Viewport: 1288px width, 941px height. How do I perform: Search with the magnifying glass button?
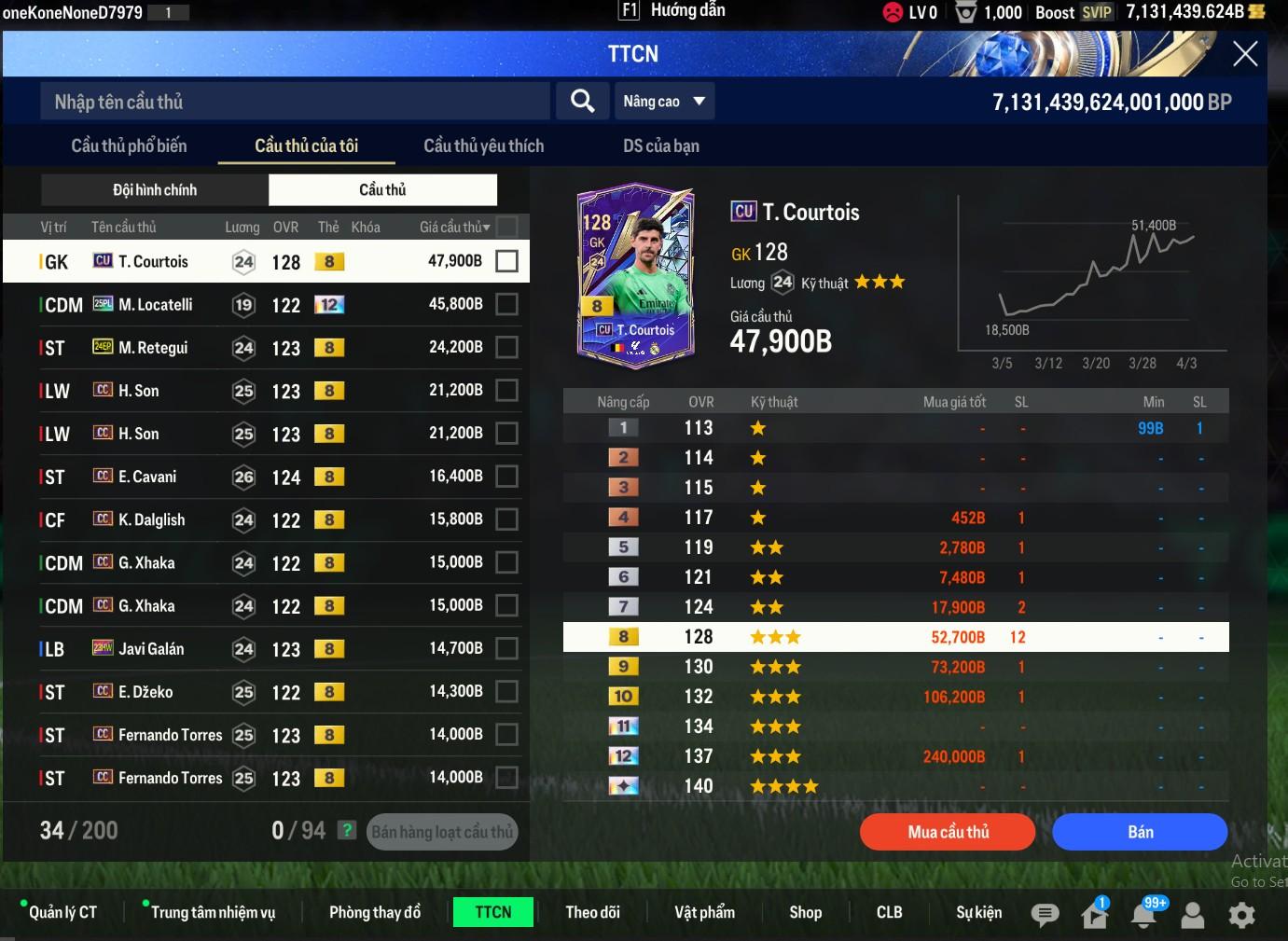click(x=583, y=101)
